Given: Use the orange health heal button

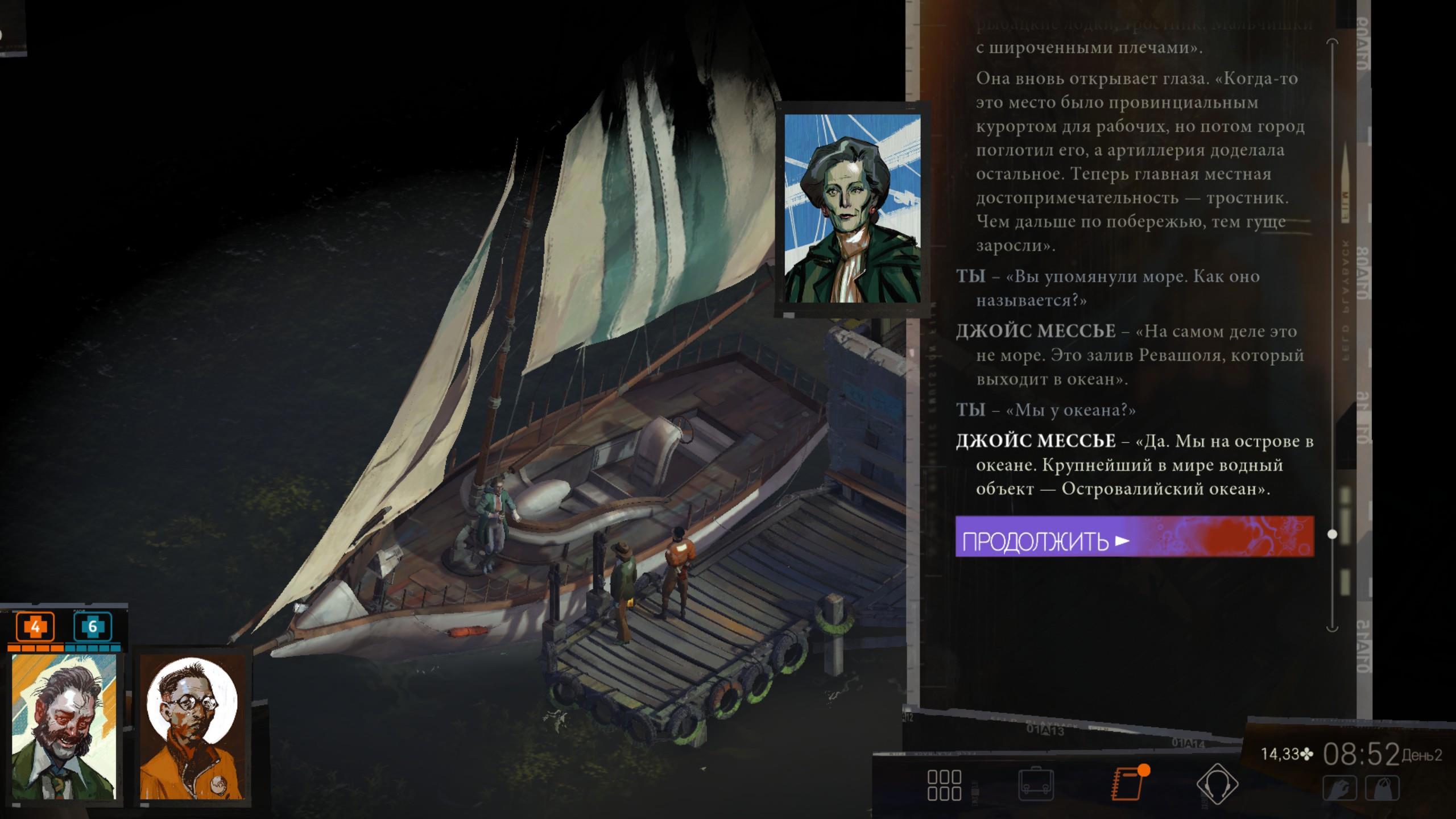Looking at the screenshot, I should pos(35,627).
